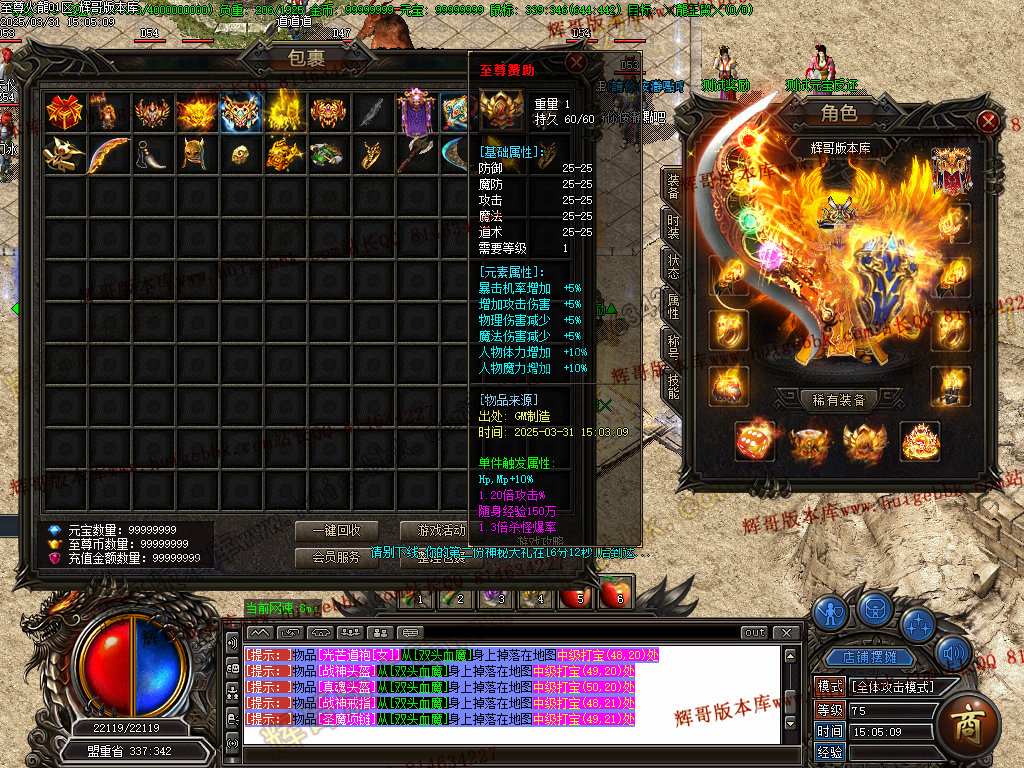Switch to the 时装 fashion tab
Viewport: 1024px width, 768px height.
pos(673,228)
